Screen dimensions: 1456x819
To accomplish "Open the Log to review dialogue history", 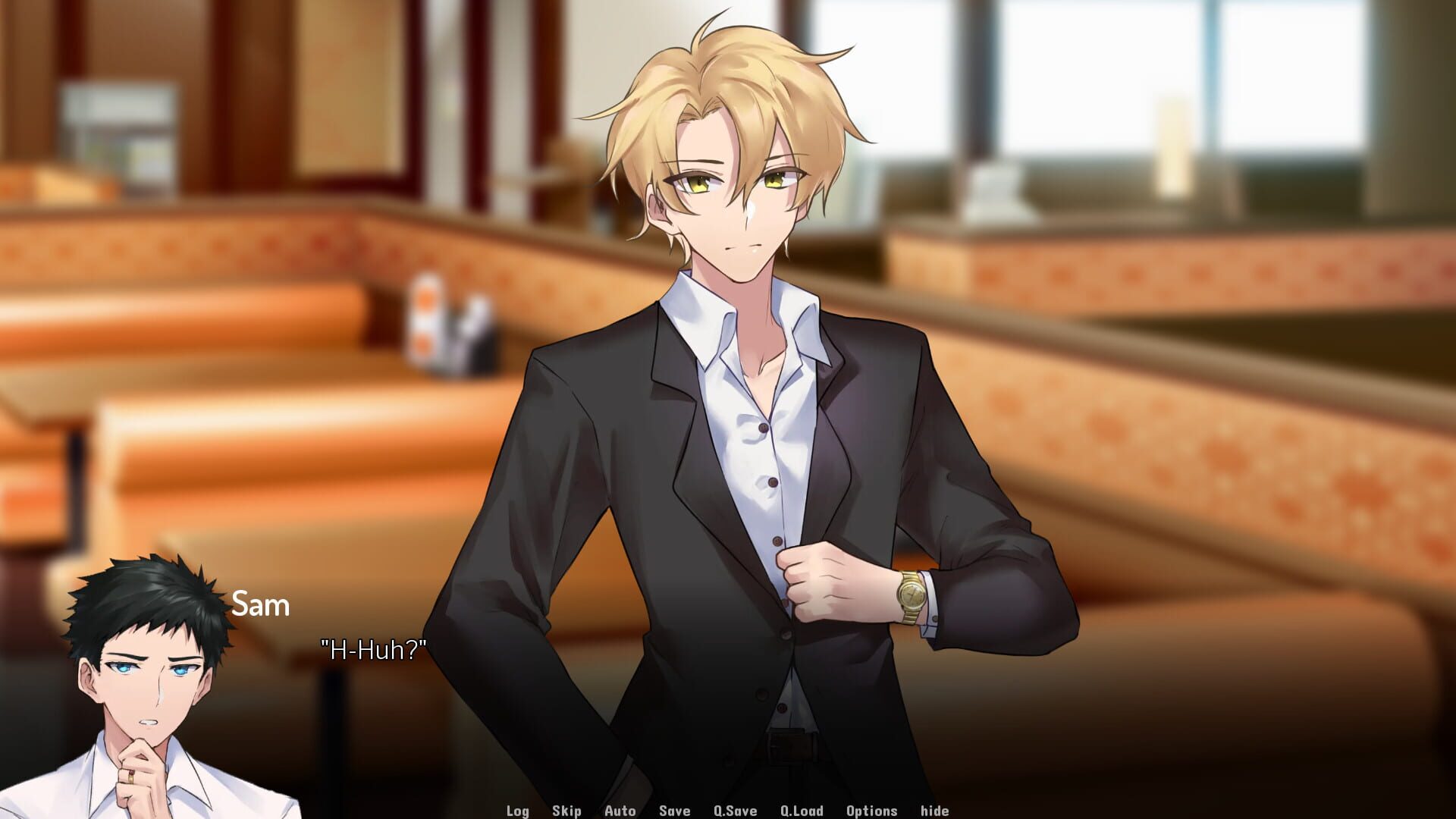I will click(x=518, y=810).
